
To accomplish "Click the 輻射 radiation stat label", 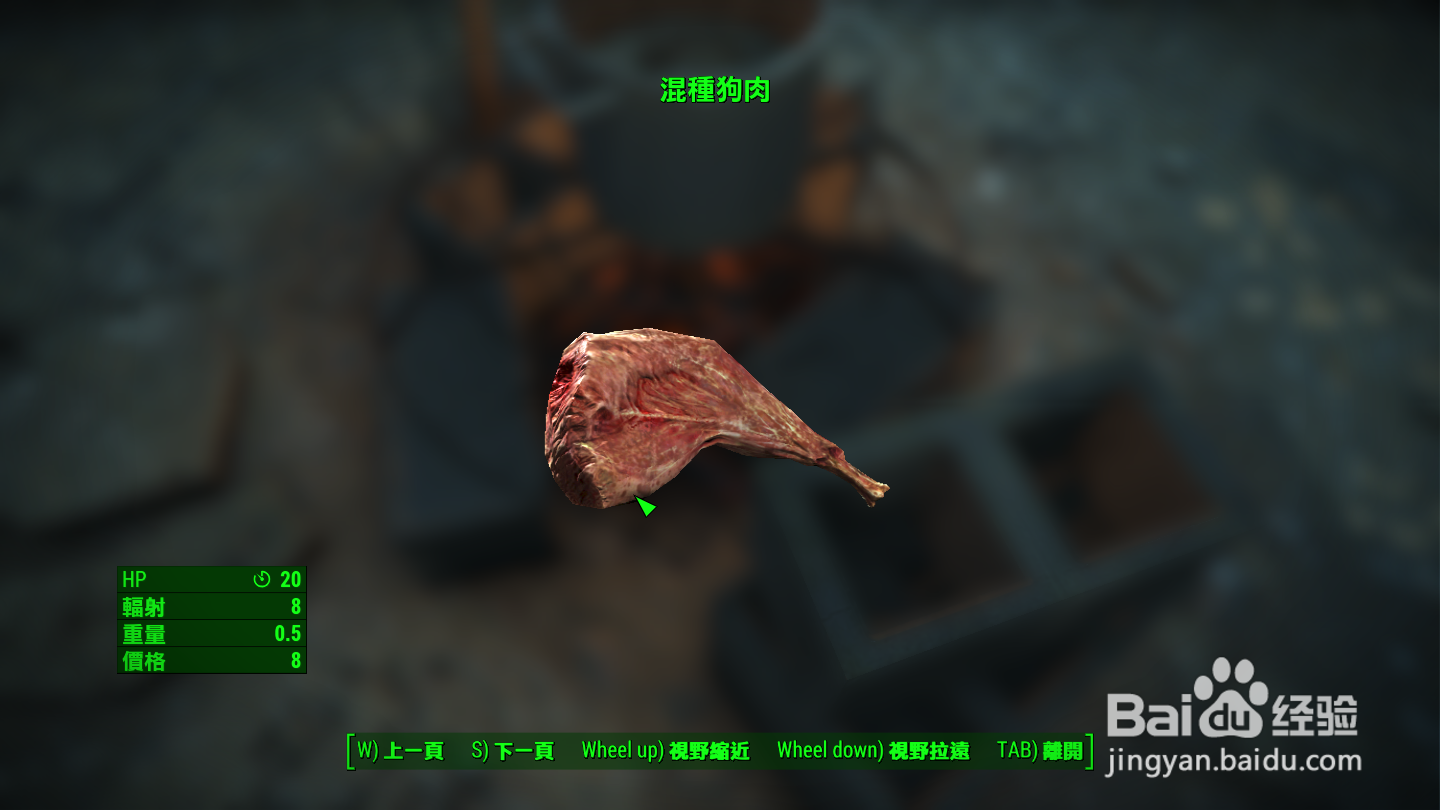I will pos(143,606).
